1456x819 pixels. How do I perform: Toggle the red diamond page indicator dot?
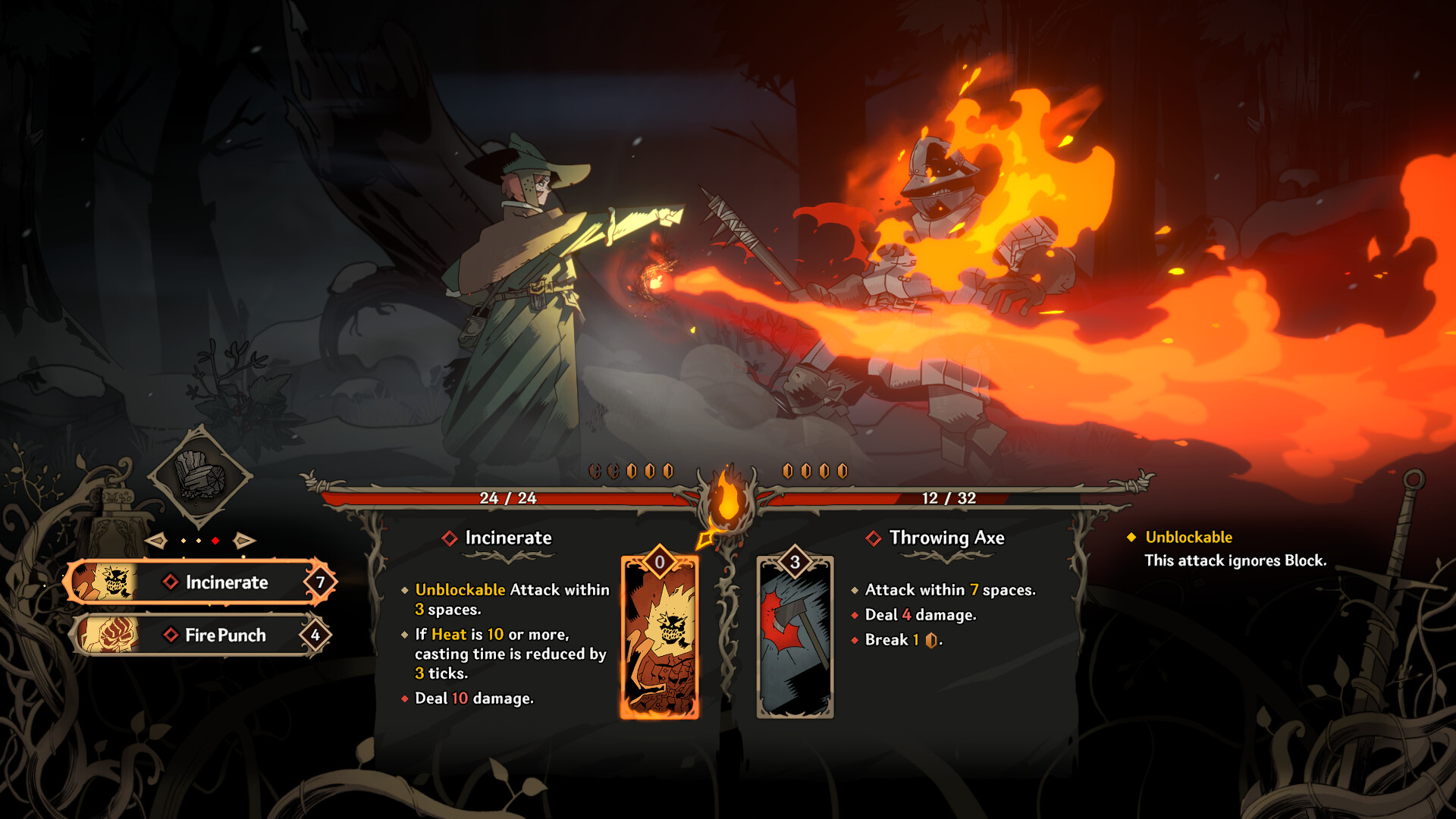(215, 540)
